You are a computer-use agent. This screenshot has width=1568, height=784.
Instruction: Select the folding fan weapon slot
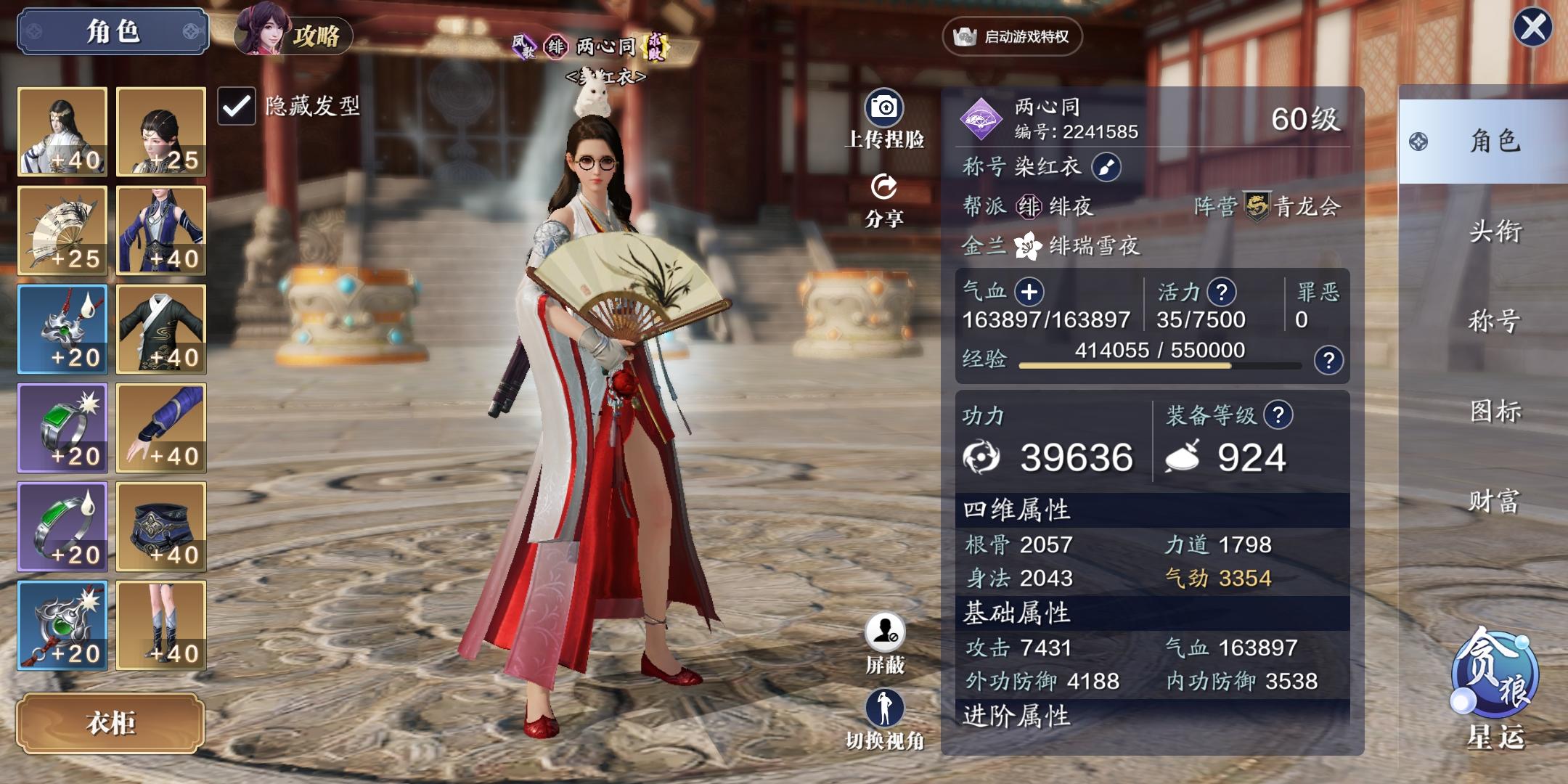[62, 231]
